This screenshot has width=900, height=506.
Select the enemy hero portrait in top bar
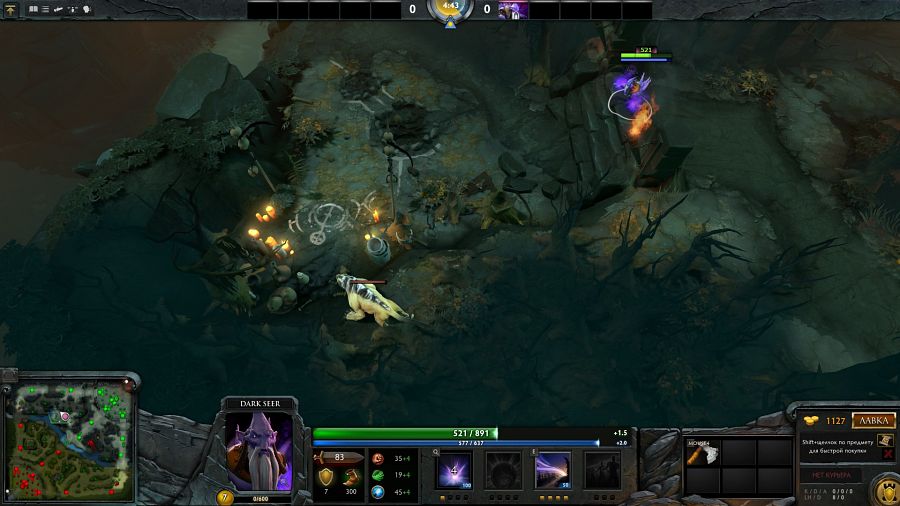pos(513,10)
